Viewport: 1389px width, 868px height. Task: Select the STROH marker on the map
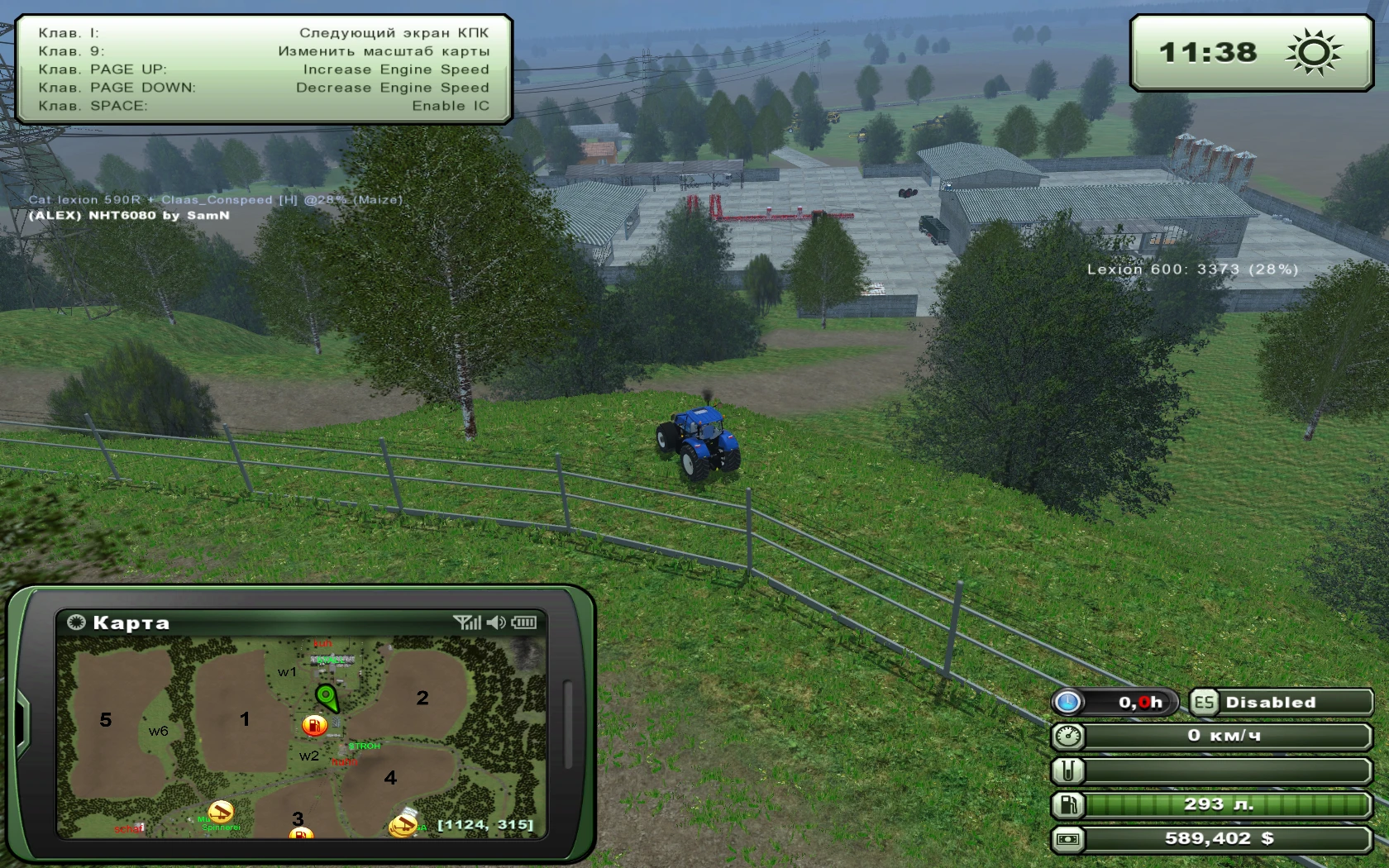365,745
